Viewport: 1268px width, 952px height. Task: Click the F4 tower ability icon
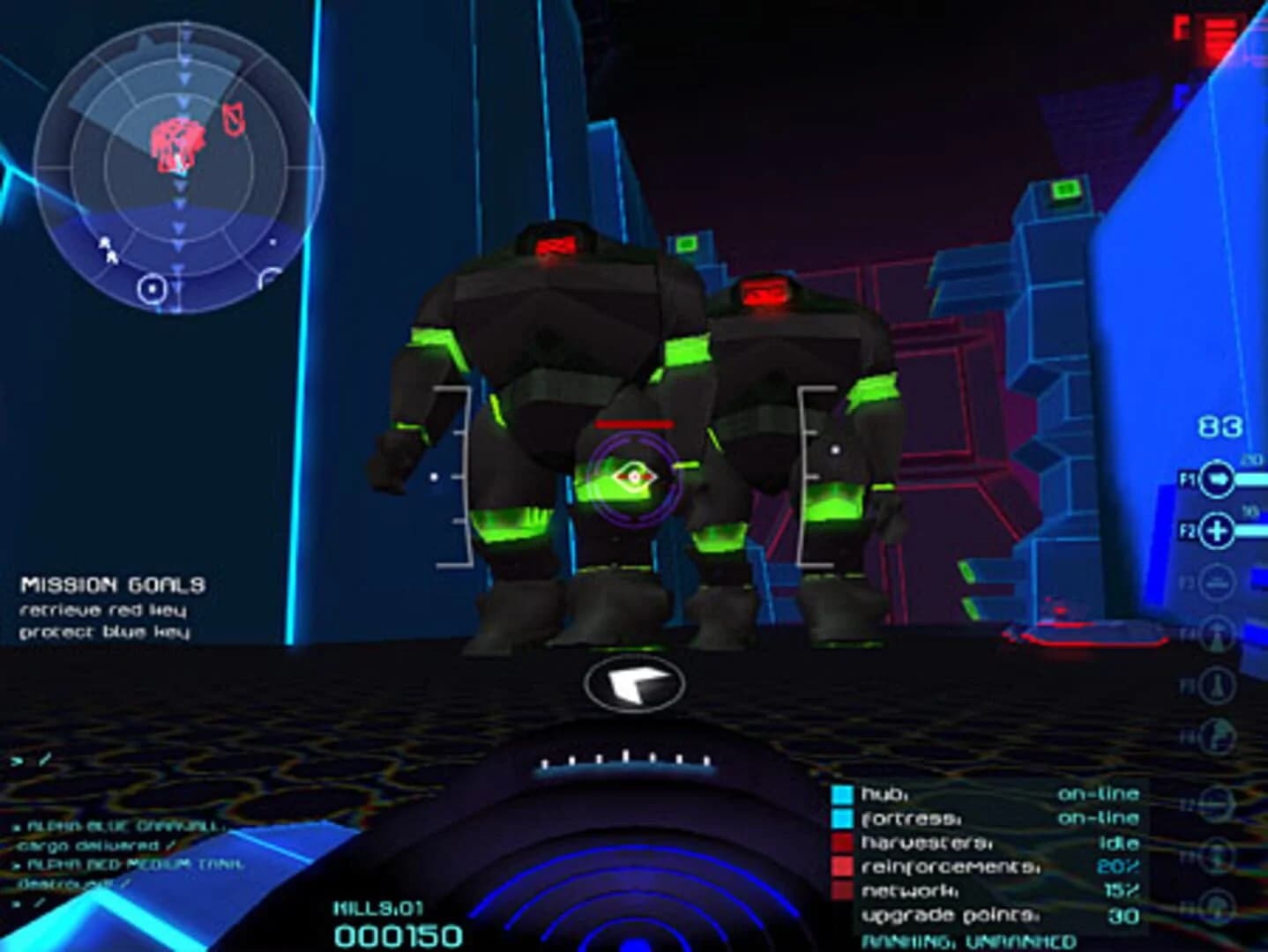pos(1220,631)
